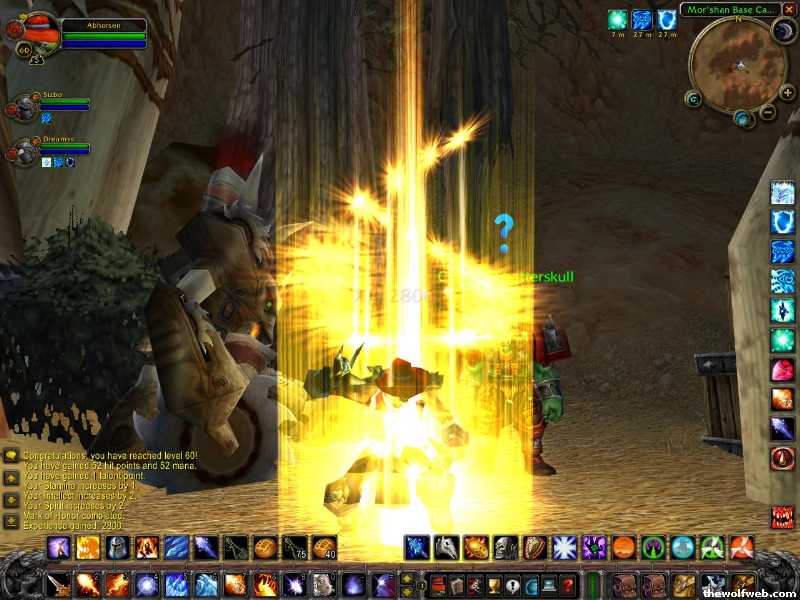Cast the frost snowflake burst spell
The image size is (800, 600).
pos(564,547)
